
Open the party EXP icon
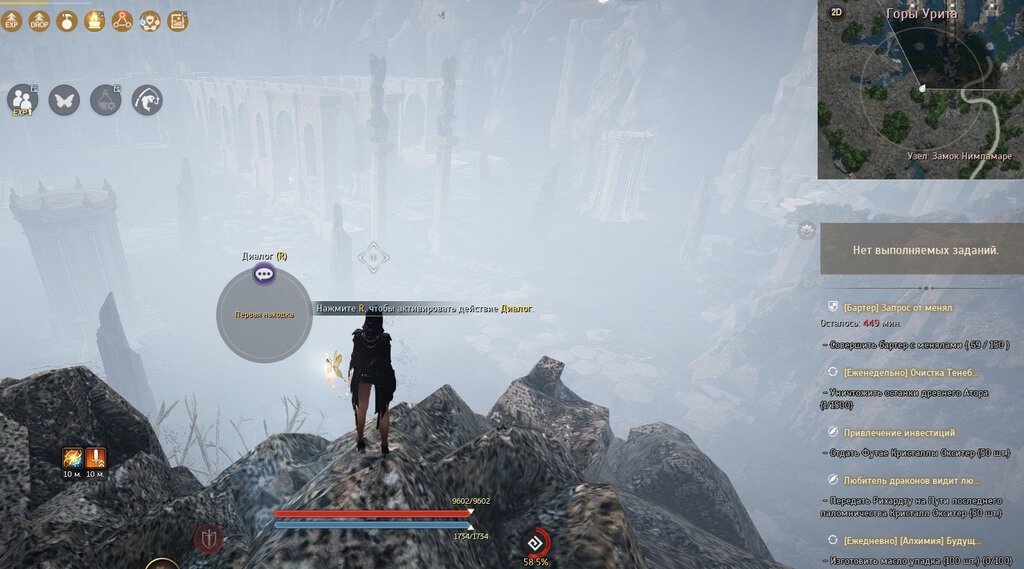[22, 99]
